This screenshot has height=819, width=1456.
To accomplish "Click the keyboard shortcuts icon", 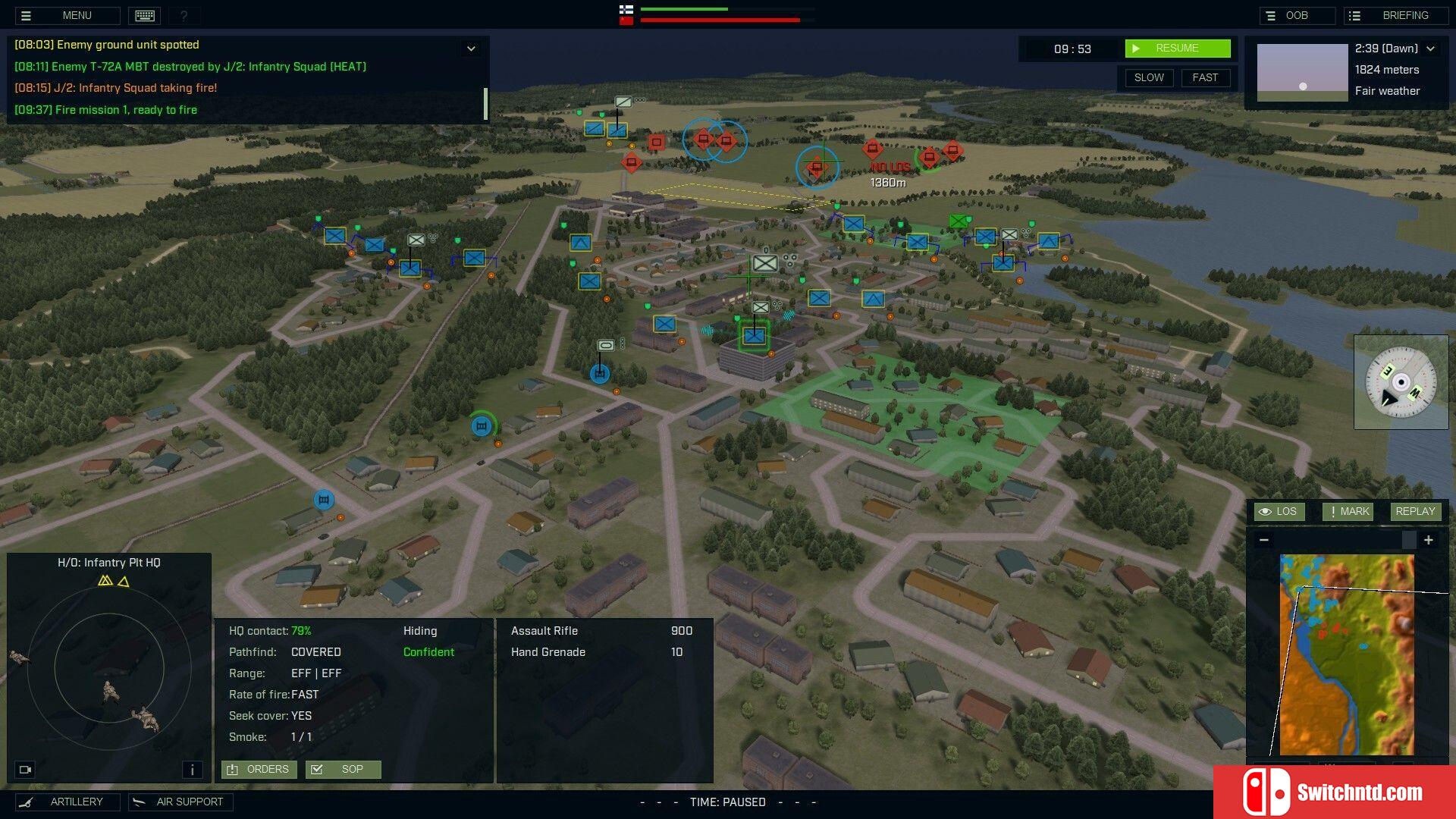I will pyautogui.click(x=145, y=15).
